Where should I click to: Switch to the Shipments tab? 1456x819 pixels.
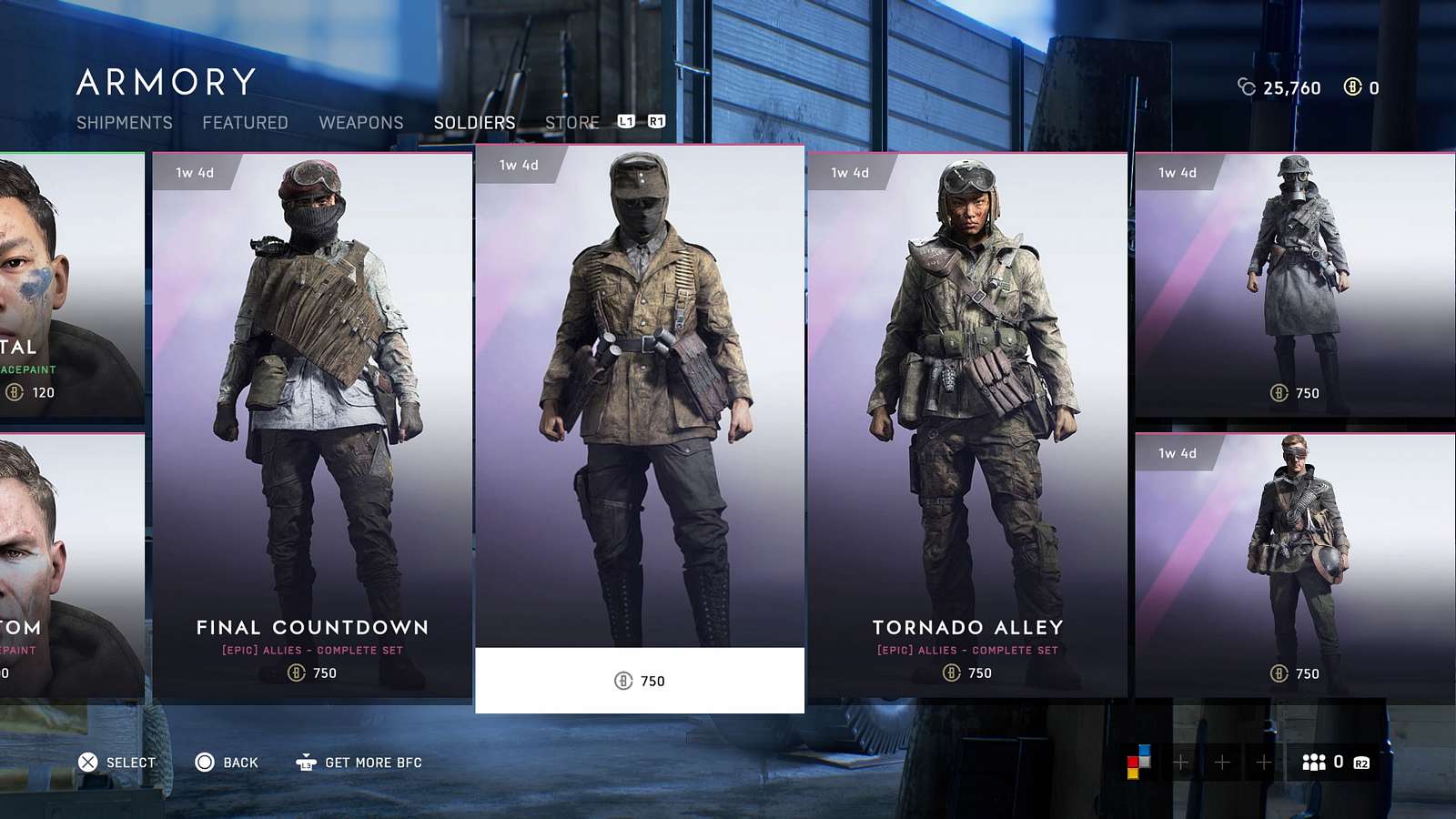click(x=125, y=122)
